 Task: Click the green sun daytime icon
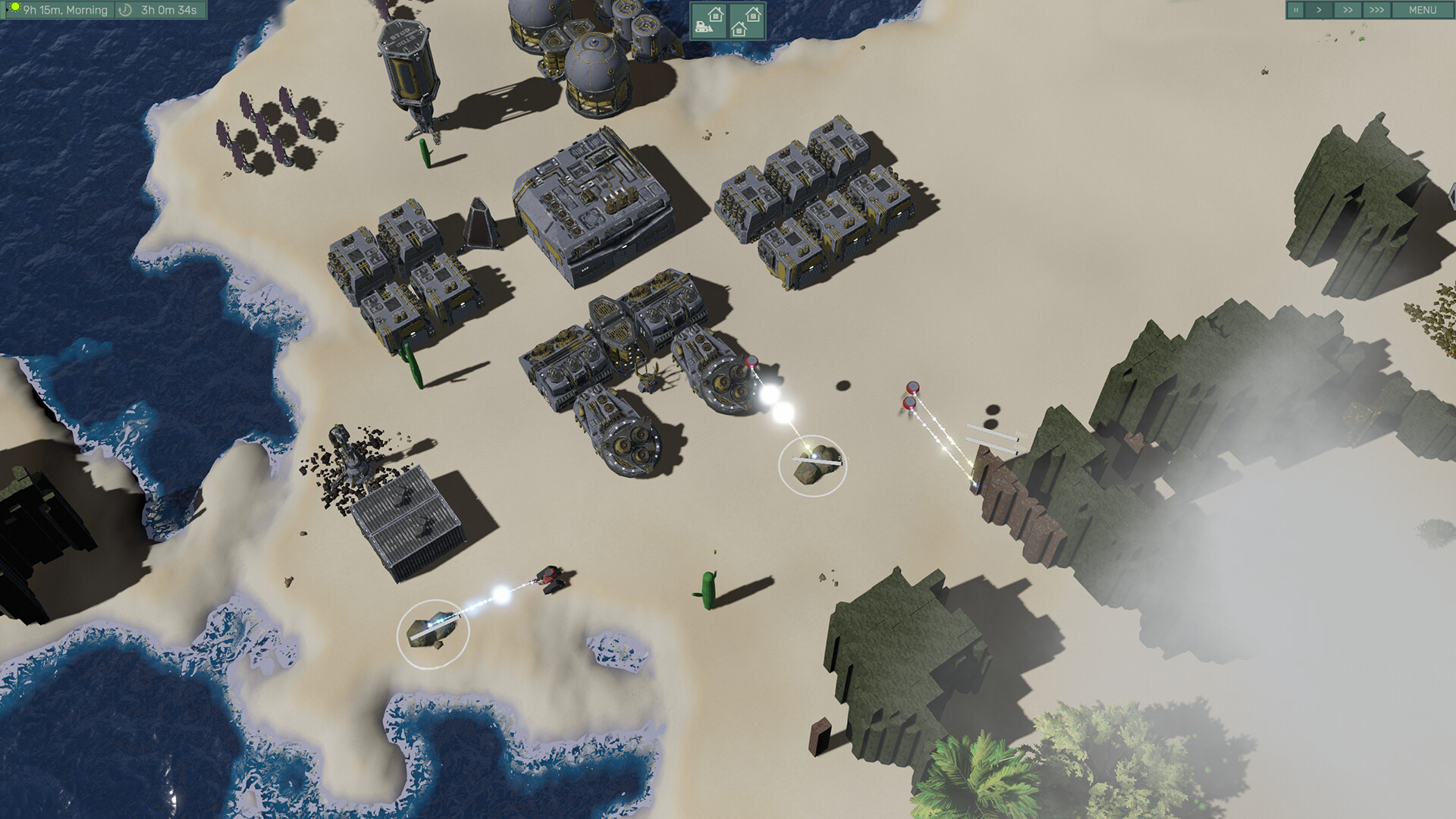(15, 8)
